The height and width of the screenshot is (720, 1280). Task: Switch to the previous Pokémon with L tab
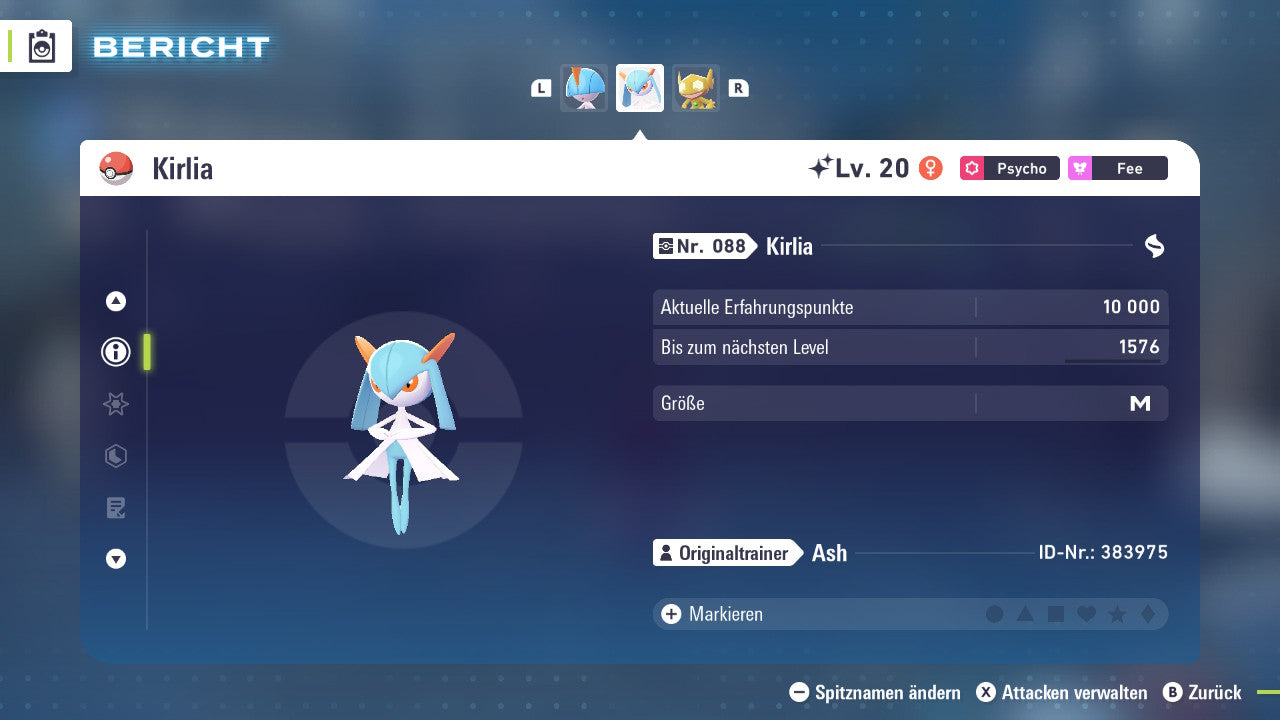[x=541, y=87]
